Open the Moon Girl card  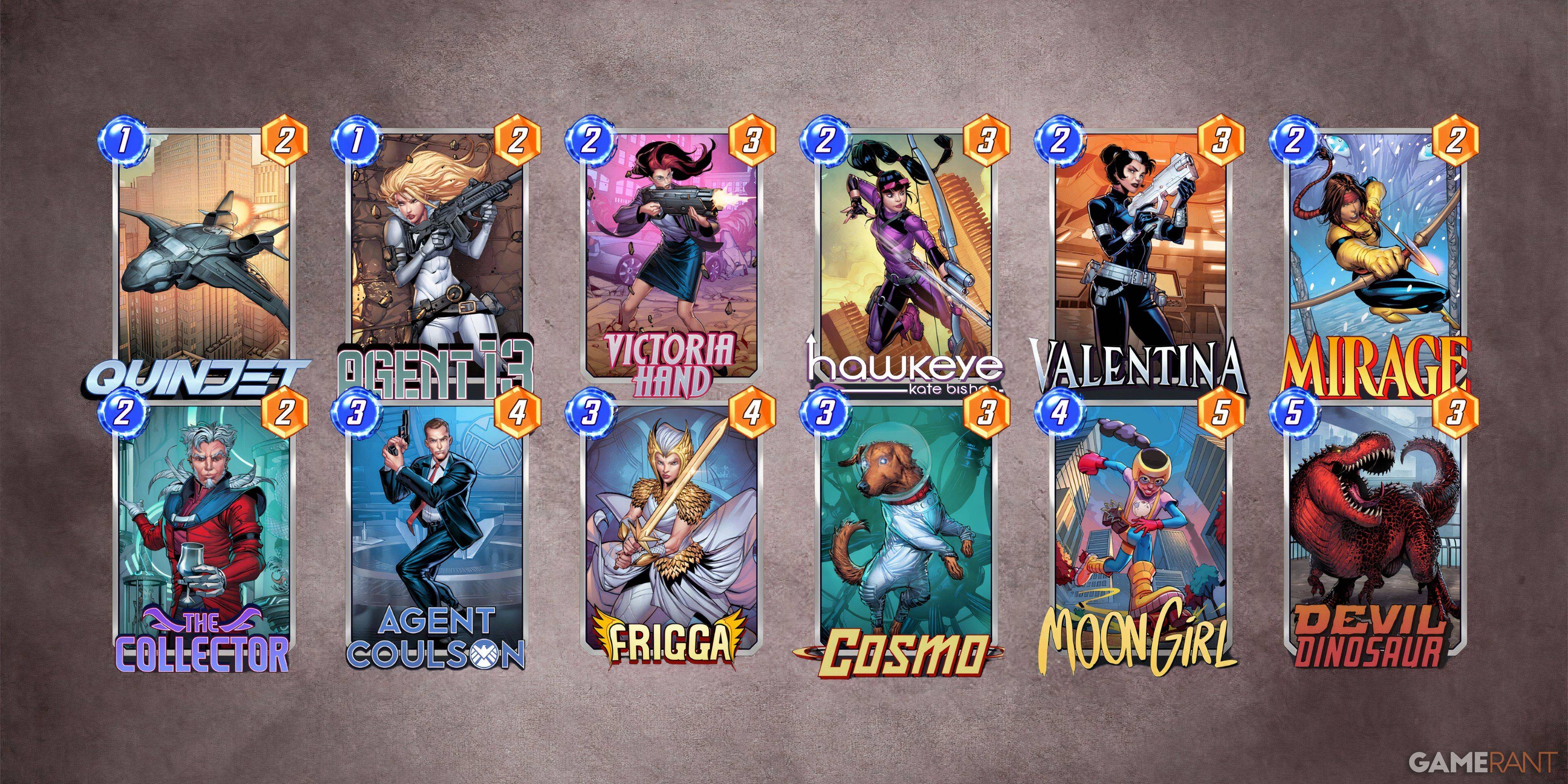(1140, 530)
